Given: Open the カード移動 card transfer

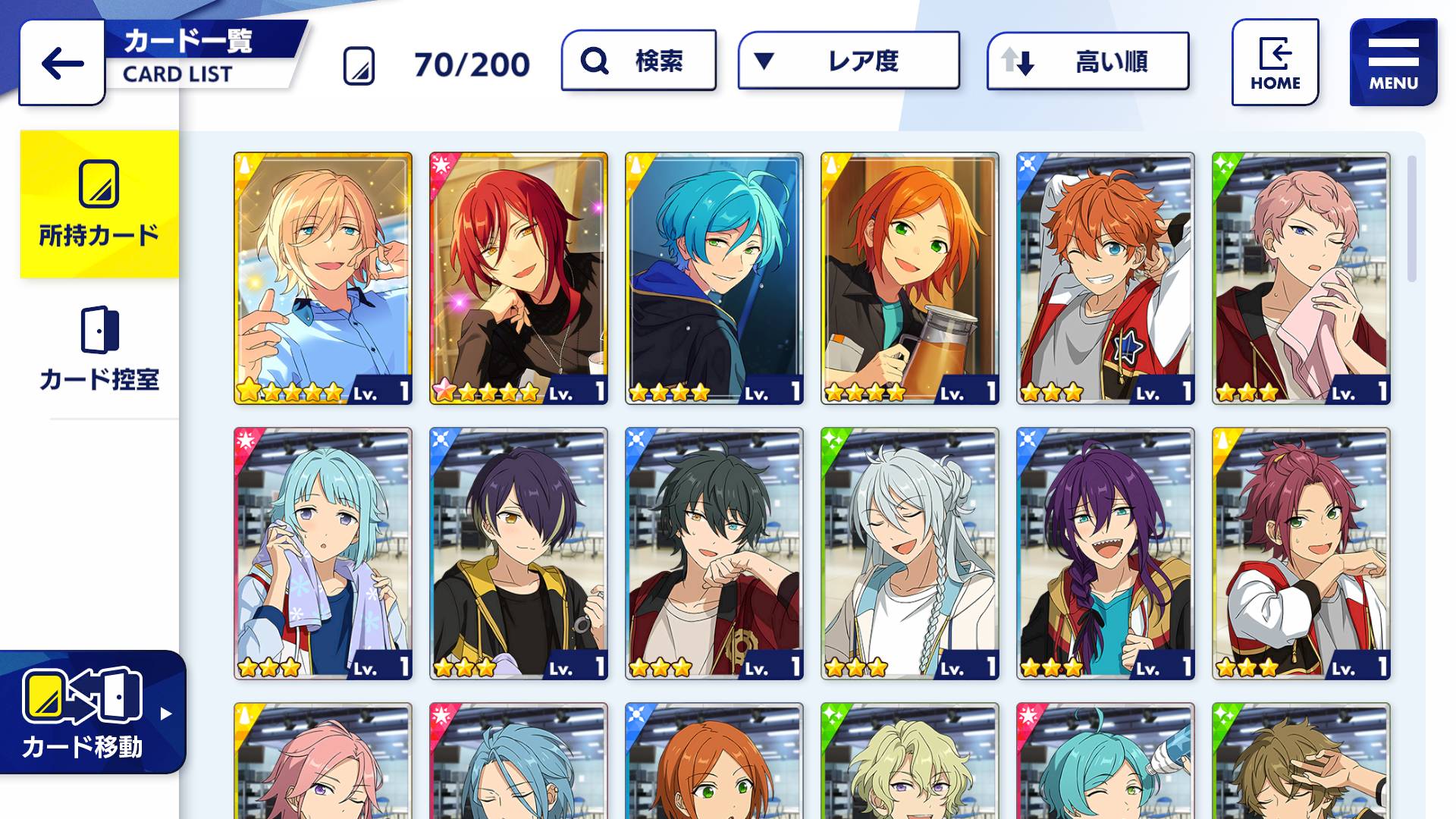Looking at the screenshot, I should 91,712.
